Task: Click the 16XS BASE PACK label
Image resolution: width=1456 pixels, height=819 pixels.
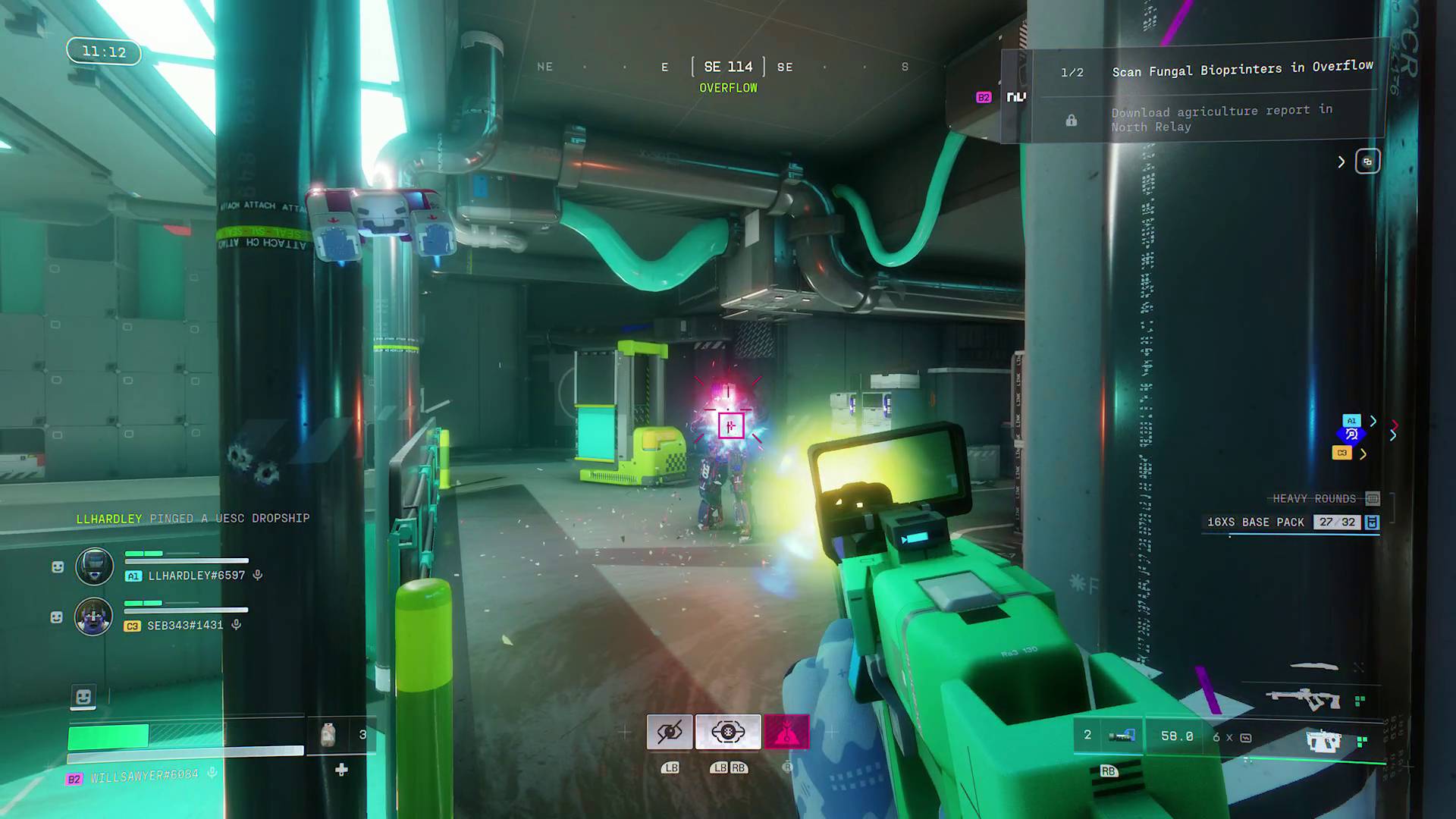Action: pos(1255,522)
